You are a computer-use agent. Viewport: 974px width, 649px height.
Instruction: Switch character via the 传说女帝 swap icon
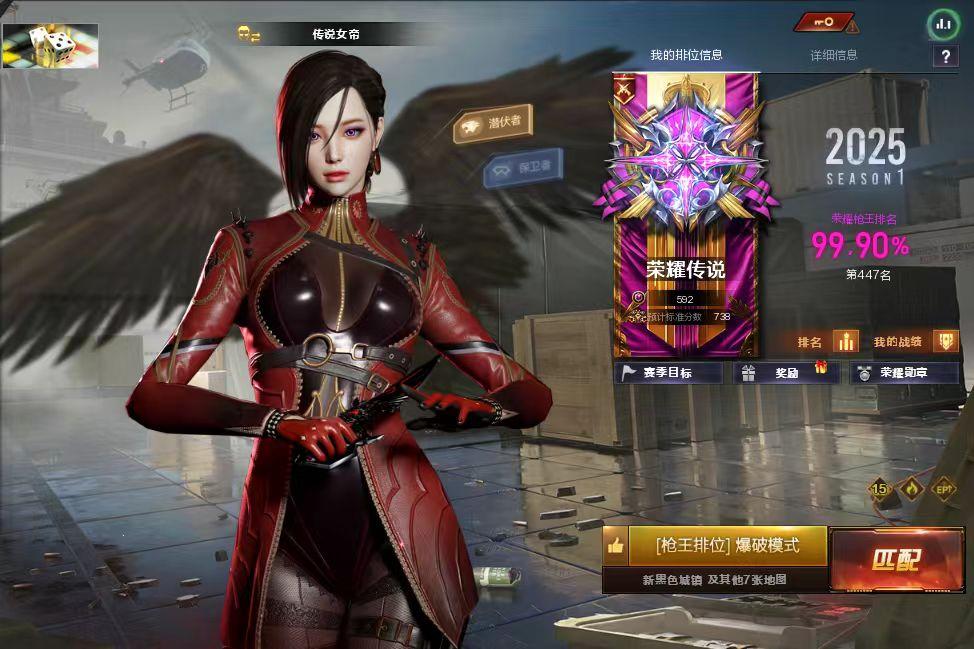coord(248,35)
